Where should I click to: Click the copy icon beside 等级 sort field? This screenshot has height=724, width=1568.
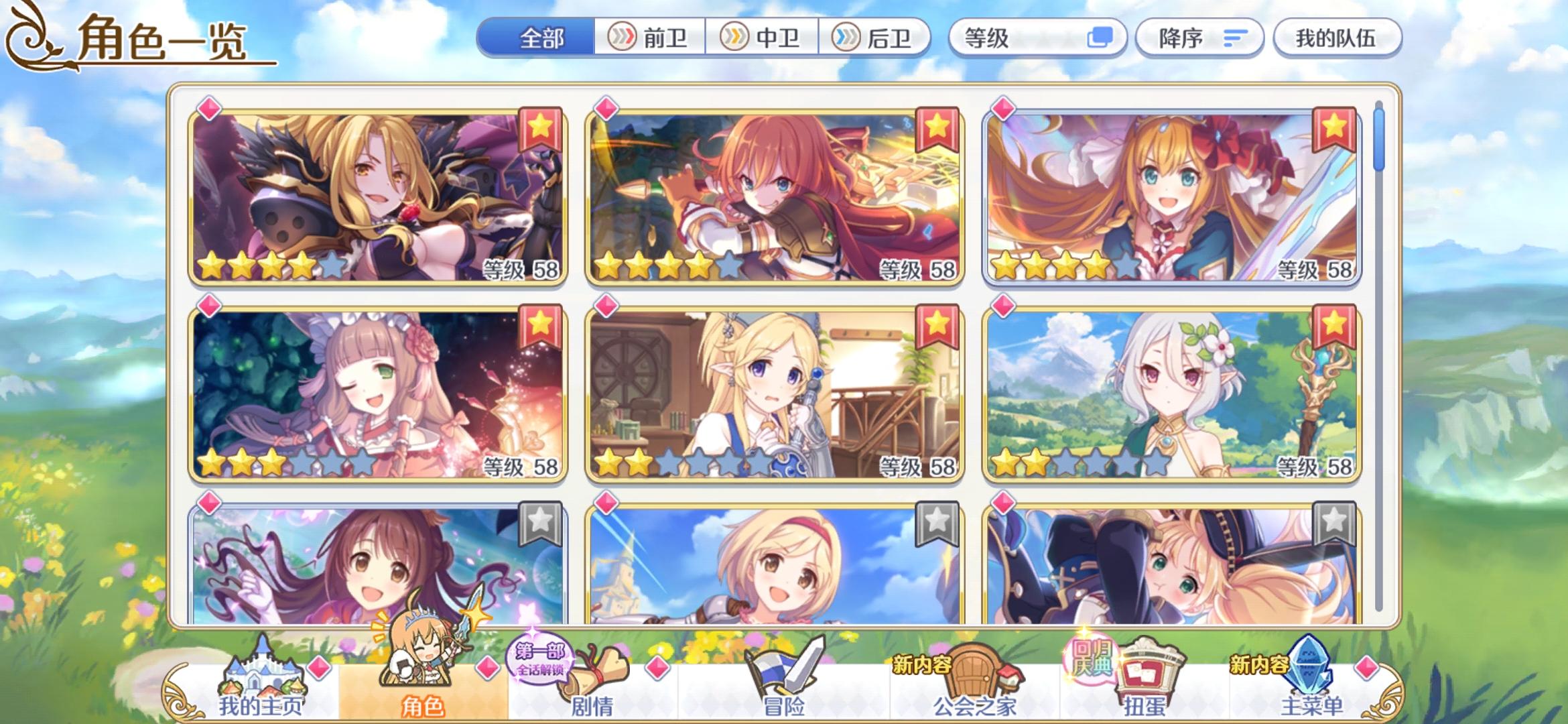pyautogui.click(x=1103, y=38)
